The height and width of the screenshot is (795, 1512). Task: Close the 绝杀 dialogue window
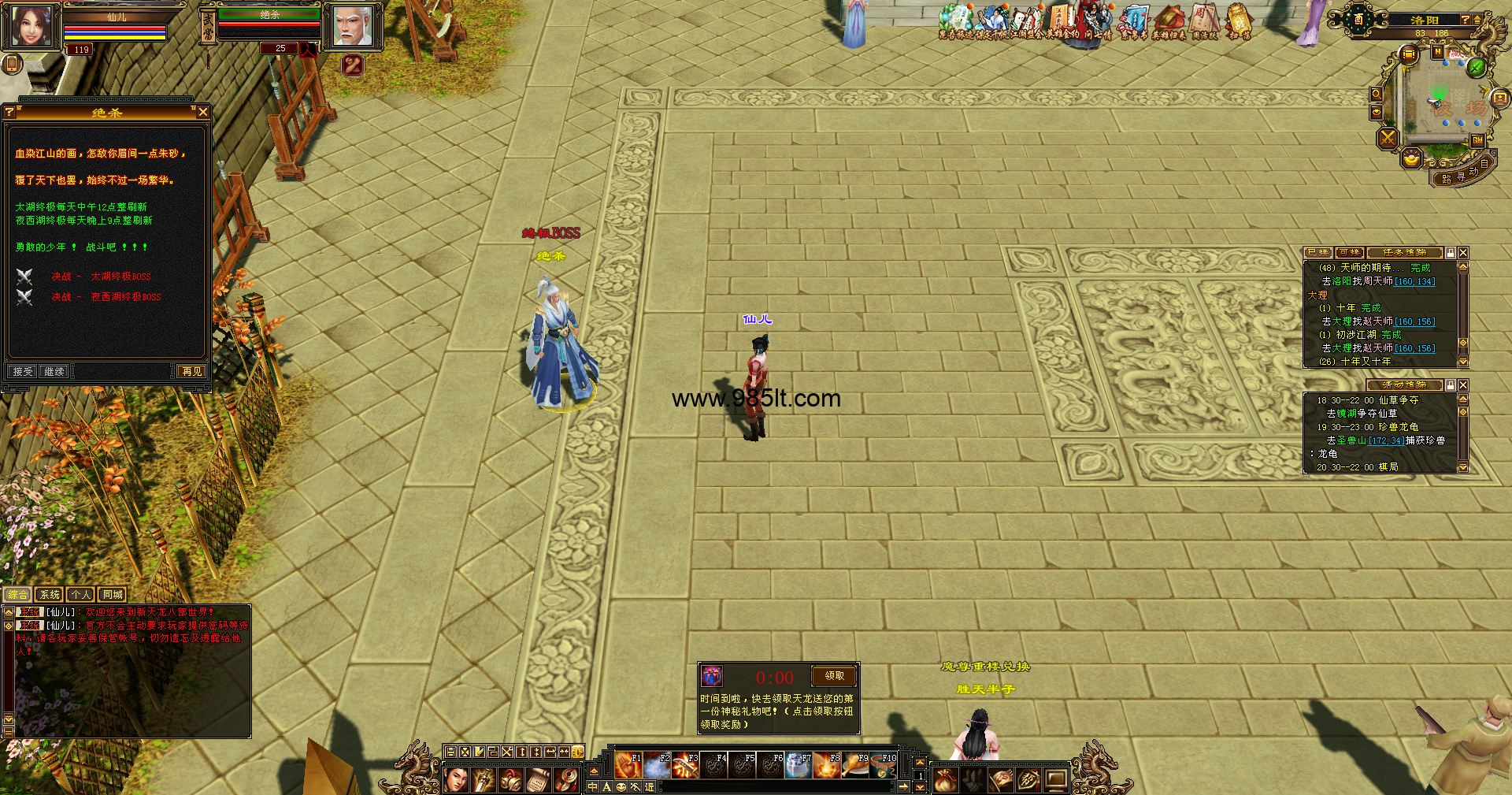pyautogui.click(x=203, y=113)
